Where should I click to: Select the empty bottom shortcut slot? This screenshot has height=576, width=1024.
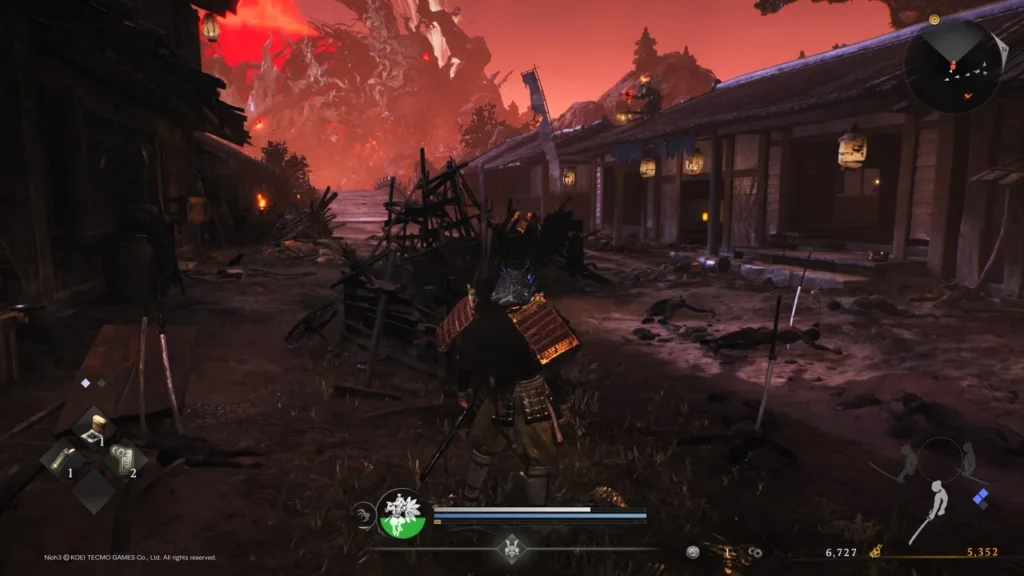pyautogui.click(x=95, y=491)
